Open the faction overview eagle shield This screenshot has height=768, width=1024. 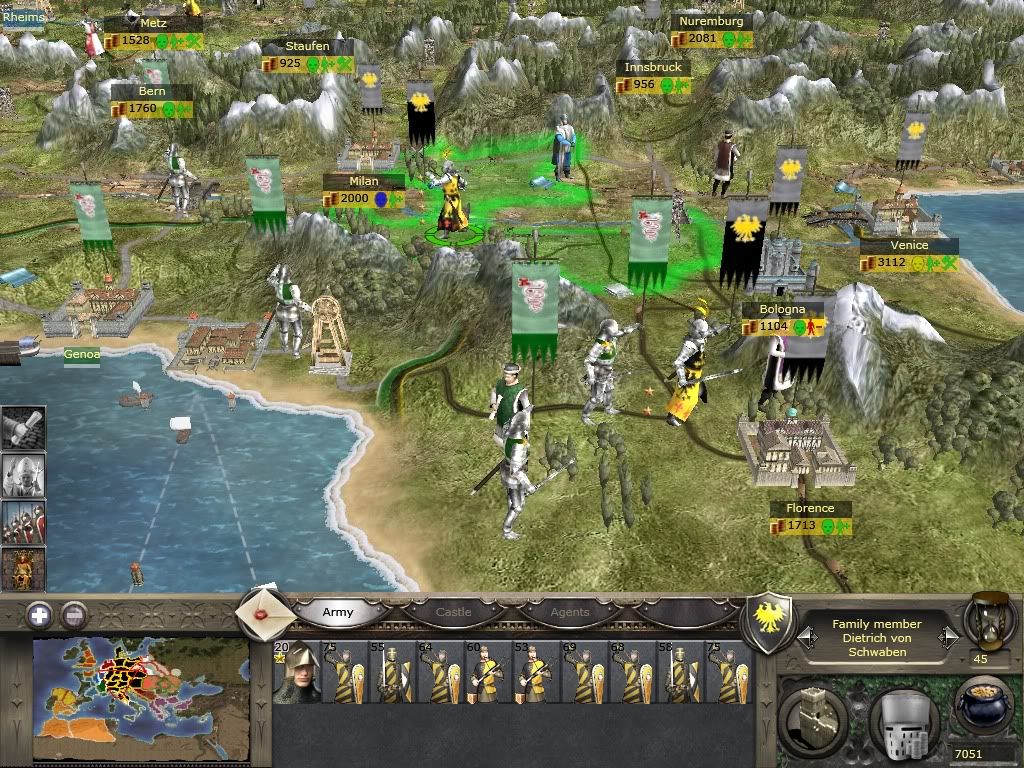point(771,621)
